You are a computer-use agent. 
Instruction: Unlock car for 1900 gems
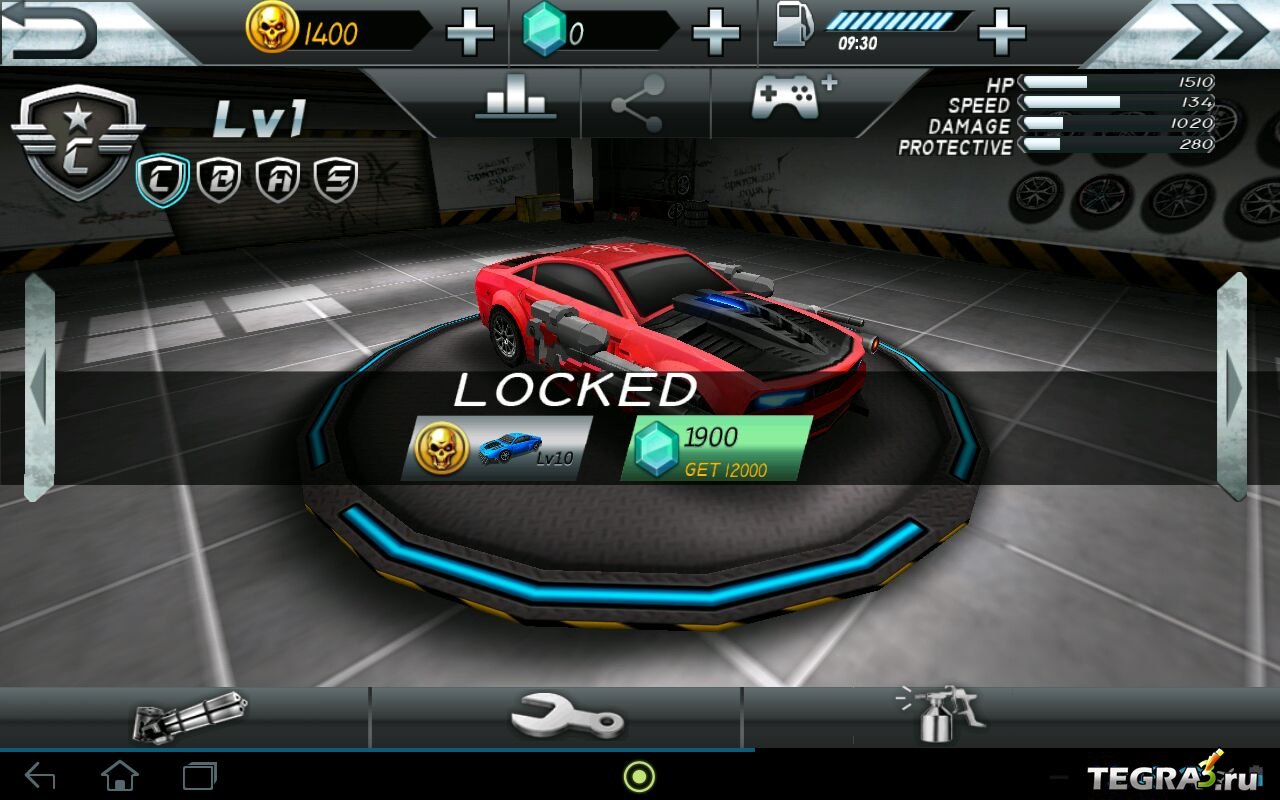[x=715, y=448]
